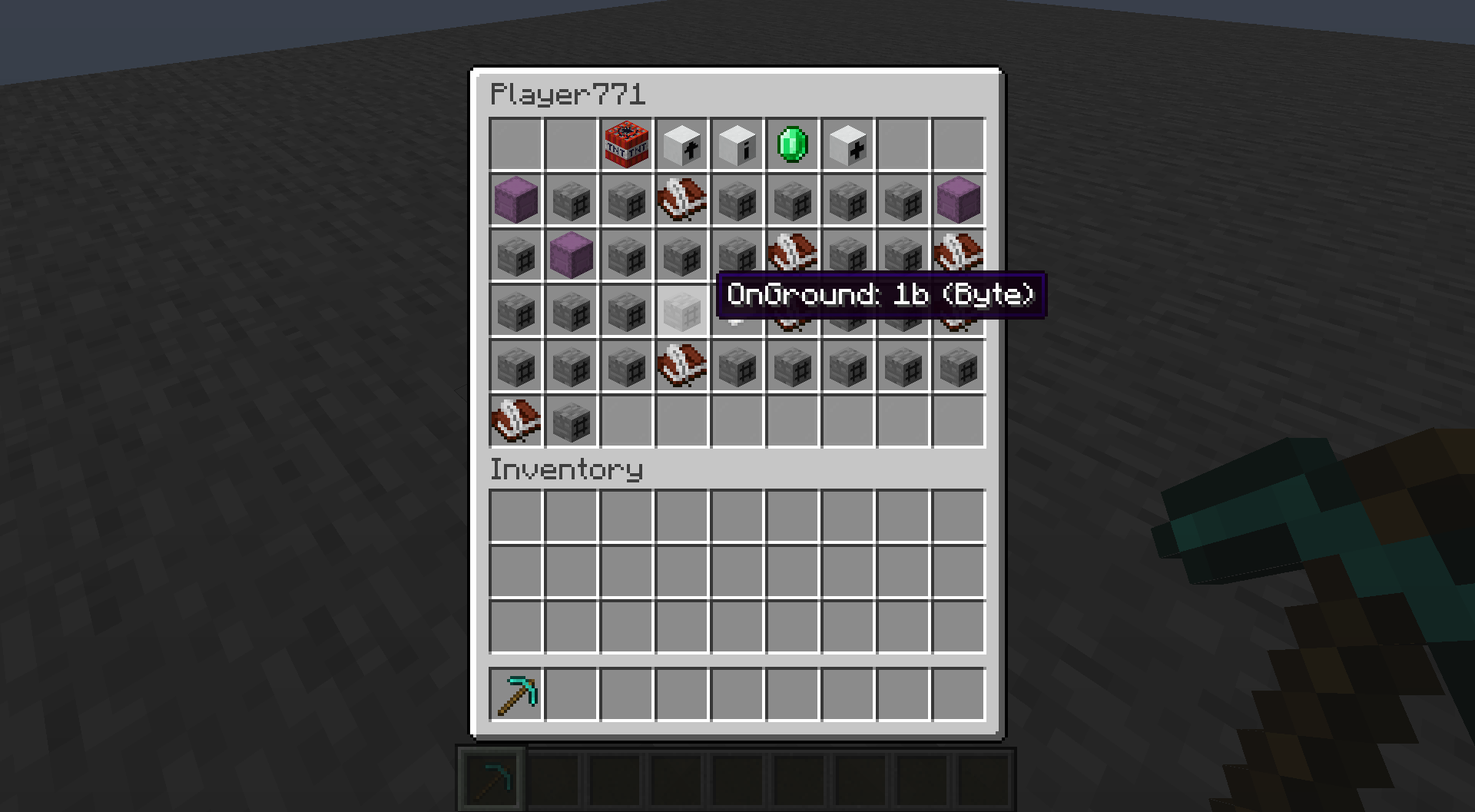This screenshot has width=1475, height=812.
Task: Click the Player771 title text
Action: coord(566,94)
